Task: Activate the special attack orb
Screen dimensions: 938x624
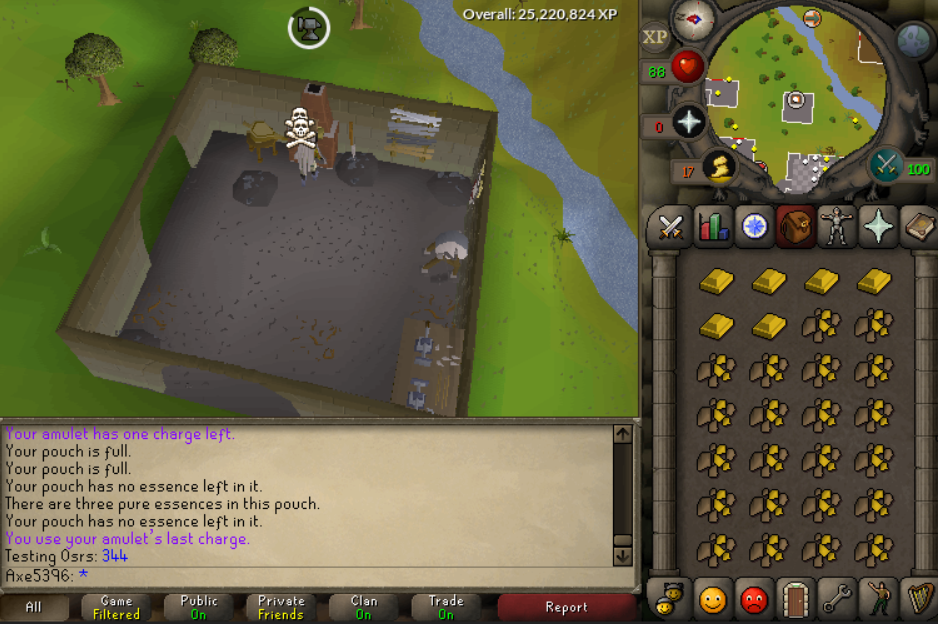Action: 885,165
